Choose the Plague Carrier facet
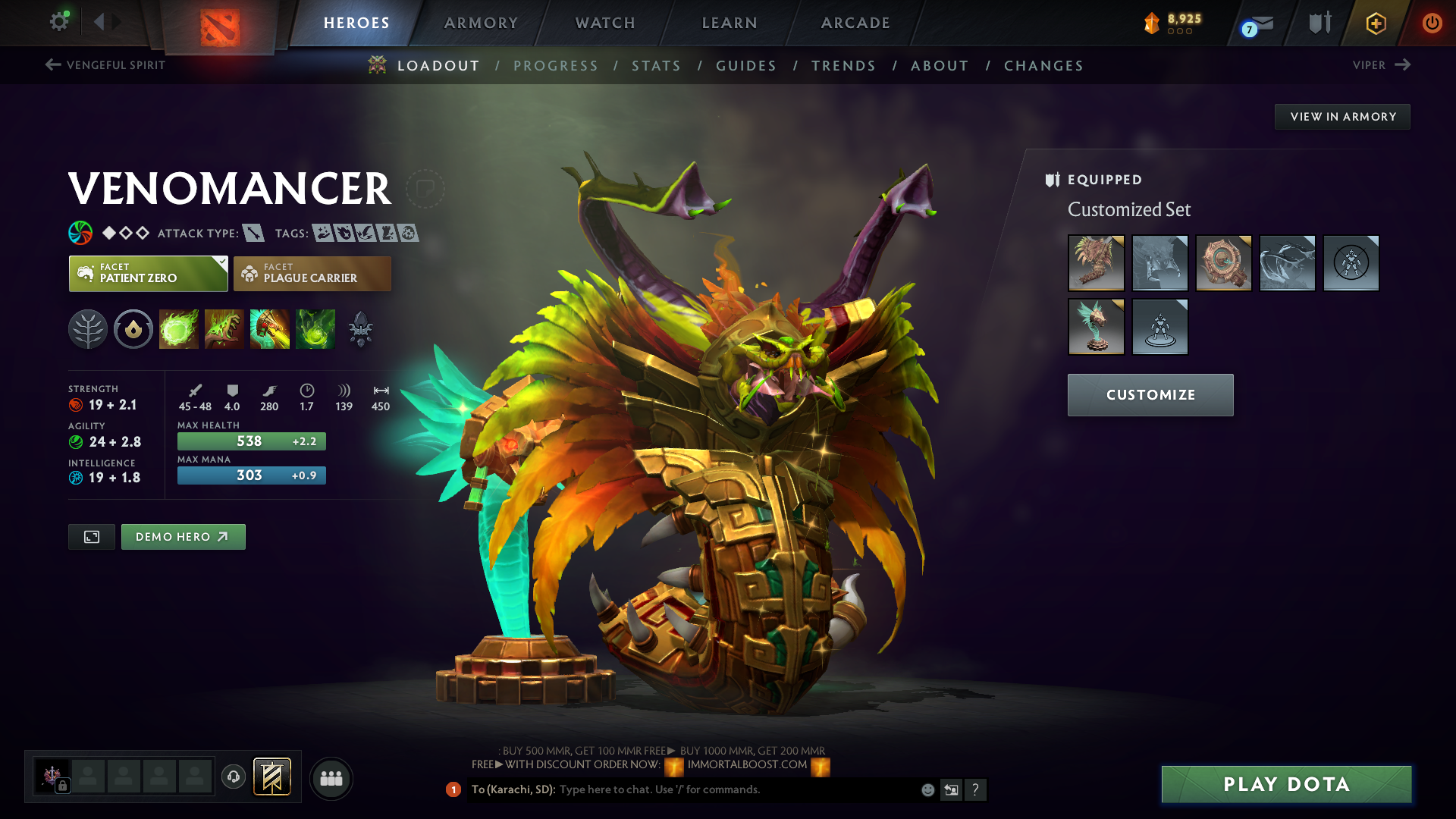The image size is (1456, 819). coord(312,274)
